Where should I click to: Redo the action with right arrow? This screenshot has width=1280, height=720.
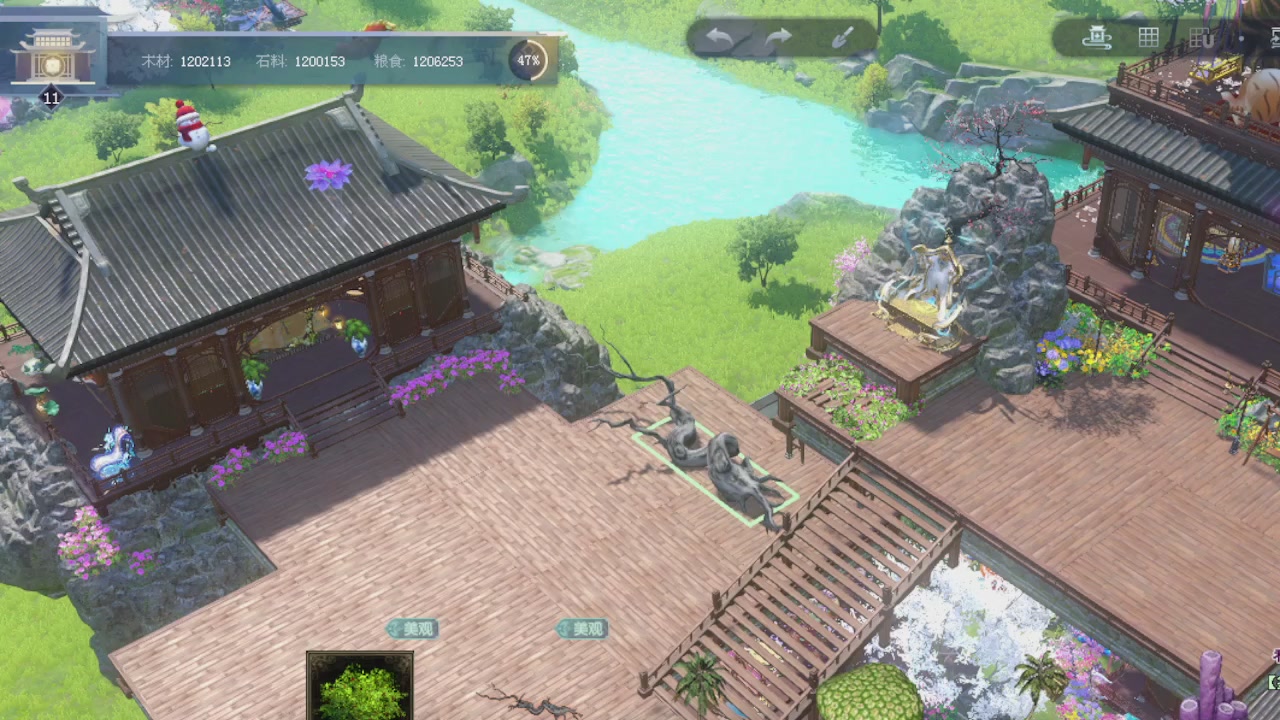click(779, 38)
